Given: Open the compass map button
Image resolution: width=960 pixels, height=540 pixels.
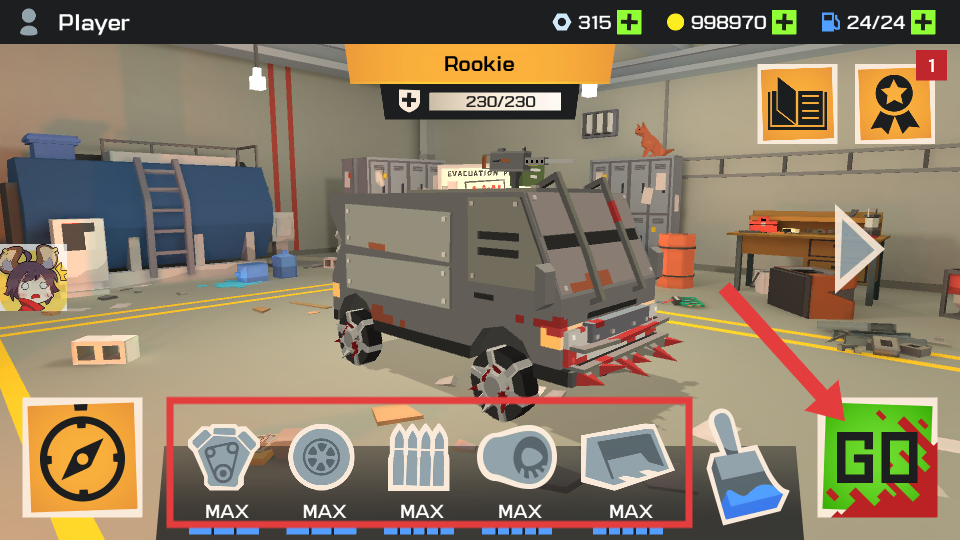Looking at the screenshot, I should [x=82, y=457].
